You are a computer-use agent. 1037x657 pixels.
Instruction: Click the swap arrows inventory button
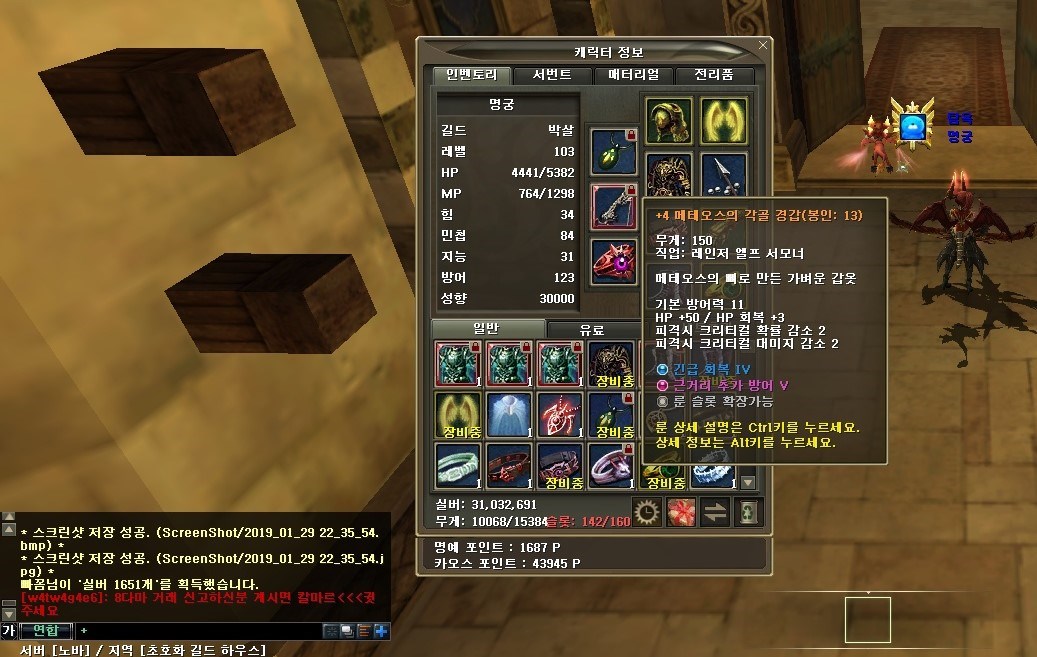coord(715,512)
